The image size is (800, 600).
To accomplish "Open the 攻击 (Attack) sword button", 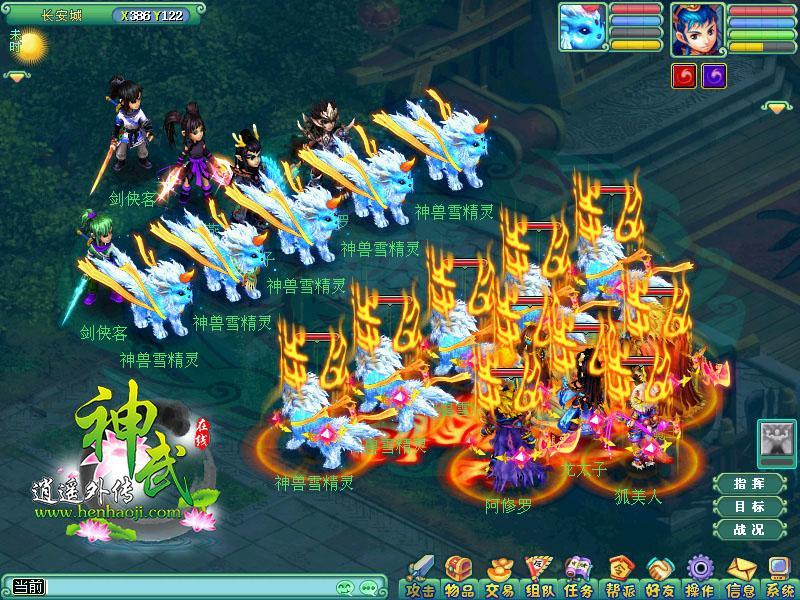I will click(420, 581).
